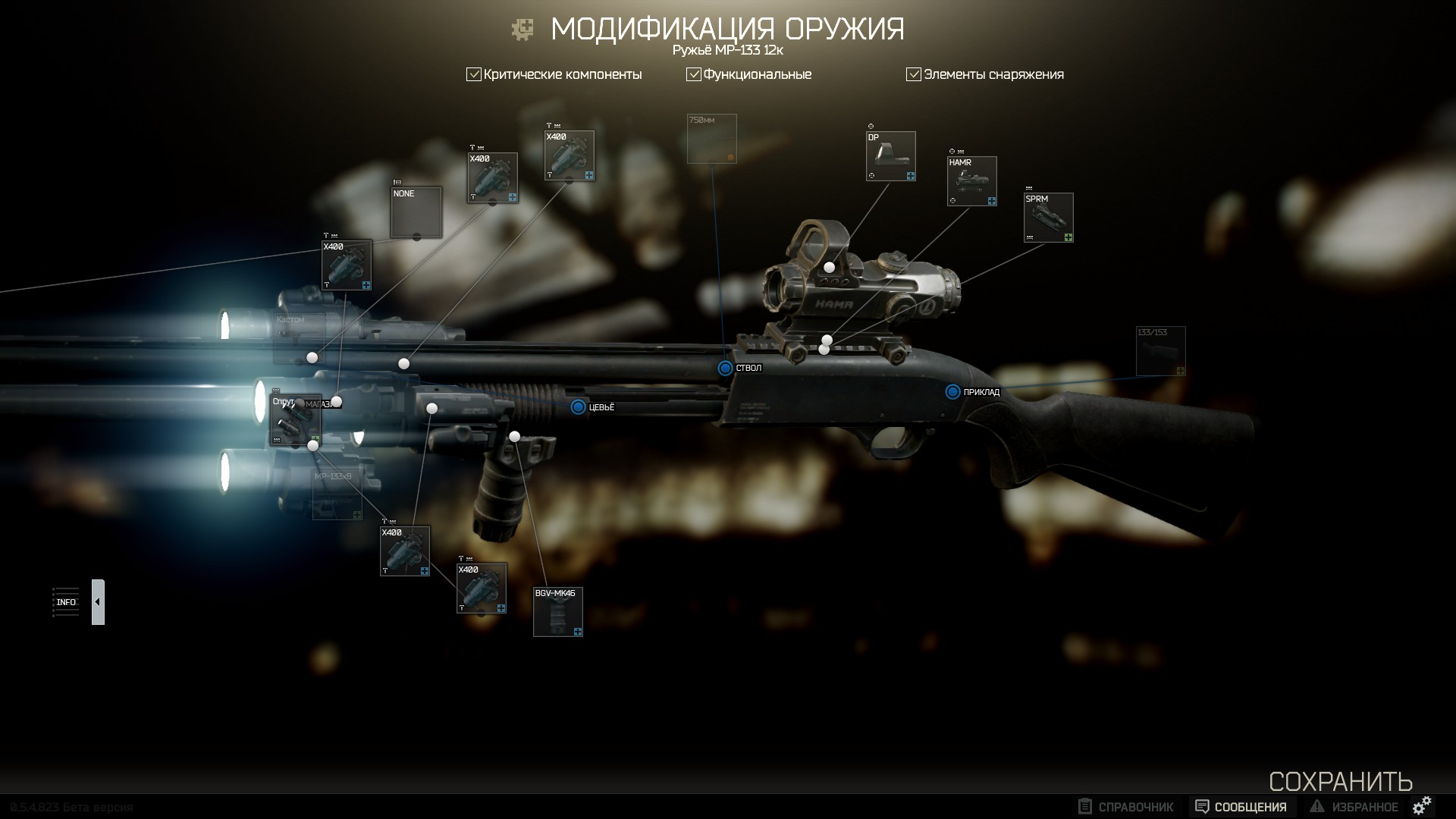Open settings via the gears icon
This screenshot has height=819, width=1456.
click(1423, 805)
